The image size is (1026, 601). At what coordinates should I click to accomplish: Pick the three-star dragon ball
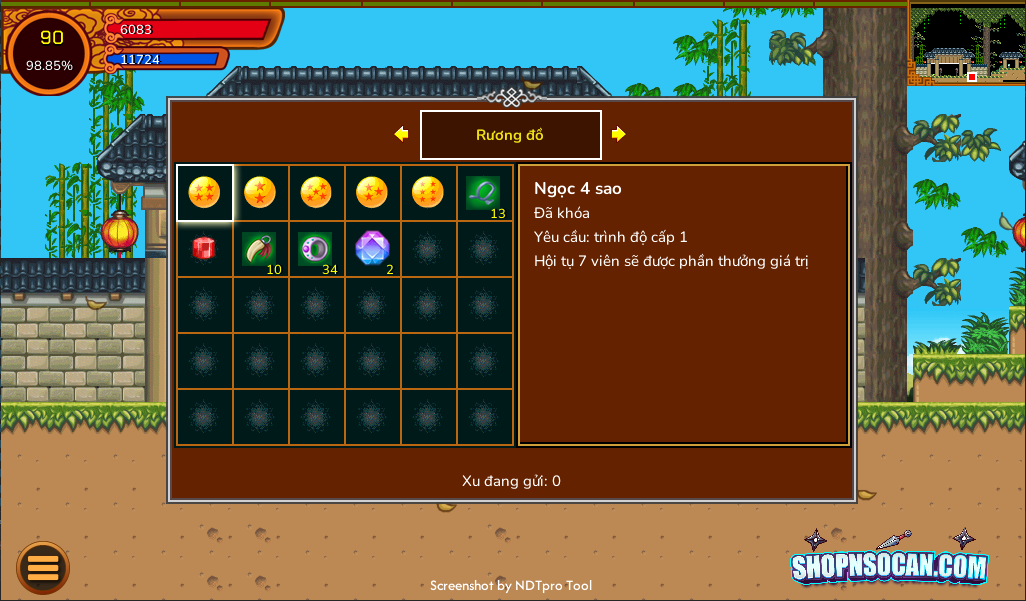[372, 192]
